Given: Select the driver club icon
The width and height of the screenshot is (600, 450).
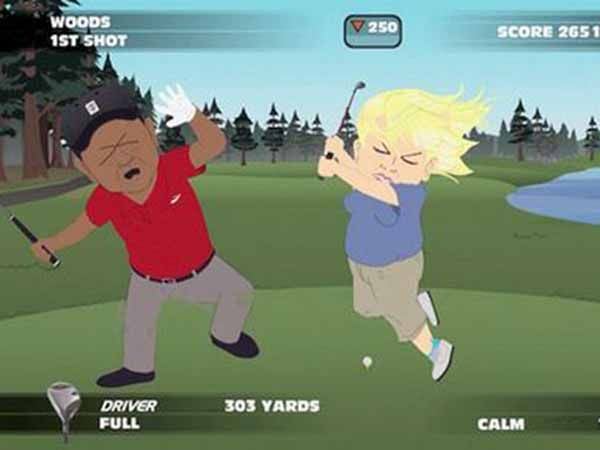Looking at the screenshot, I should coord(63,408).
